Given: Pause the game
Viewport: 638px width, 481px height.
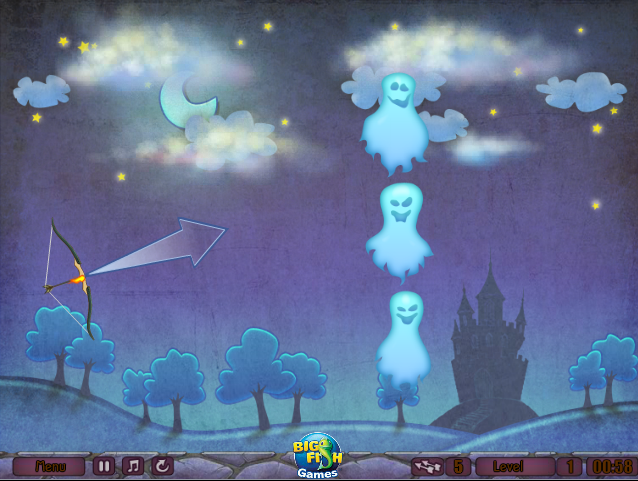Looking at the screenshot, I should tap(104, 466).
